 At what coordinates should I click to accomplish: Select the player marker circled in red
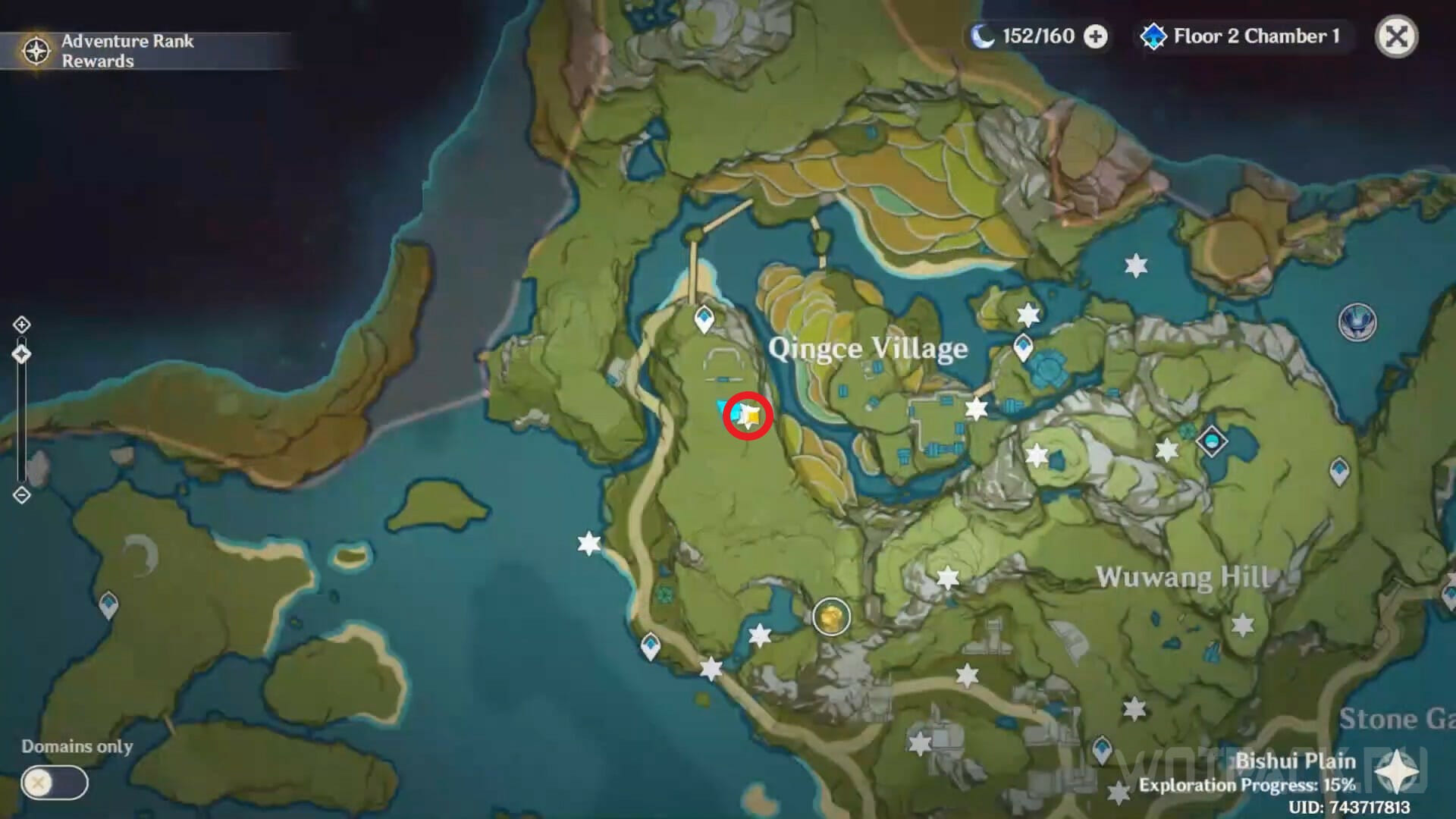coord(748,416)
